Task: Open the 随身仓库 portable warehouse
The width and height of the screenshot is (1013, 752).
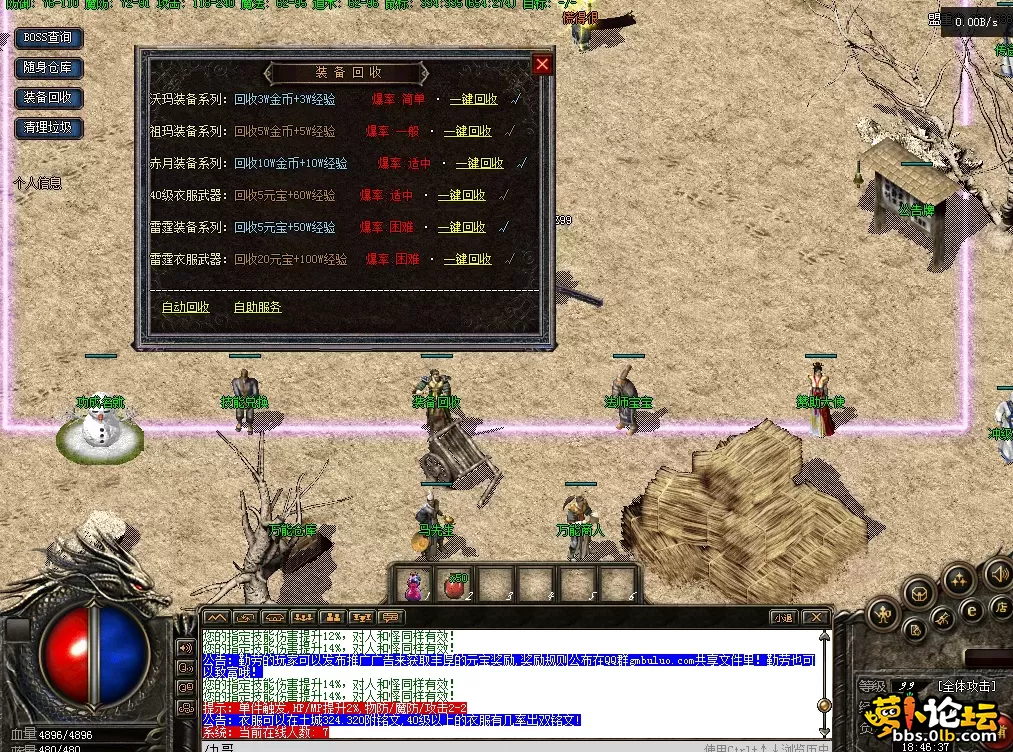Action: (48, 68)
